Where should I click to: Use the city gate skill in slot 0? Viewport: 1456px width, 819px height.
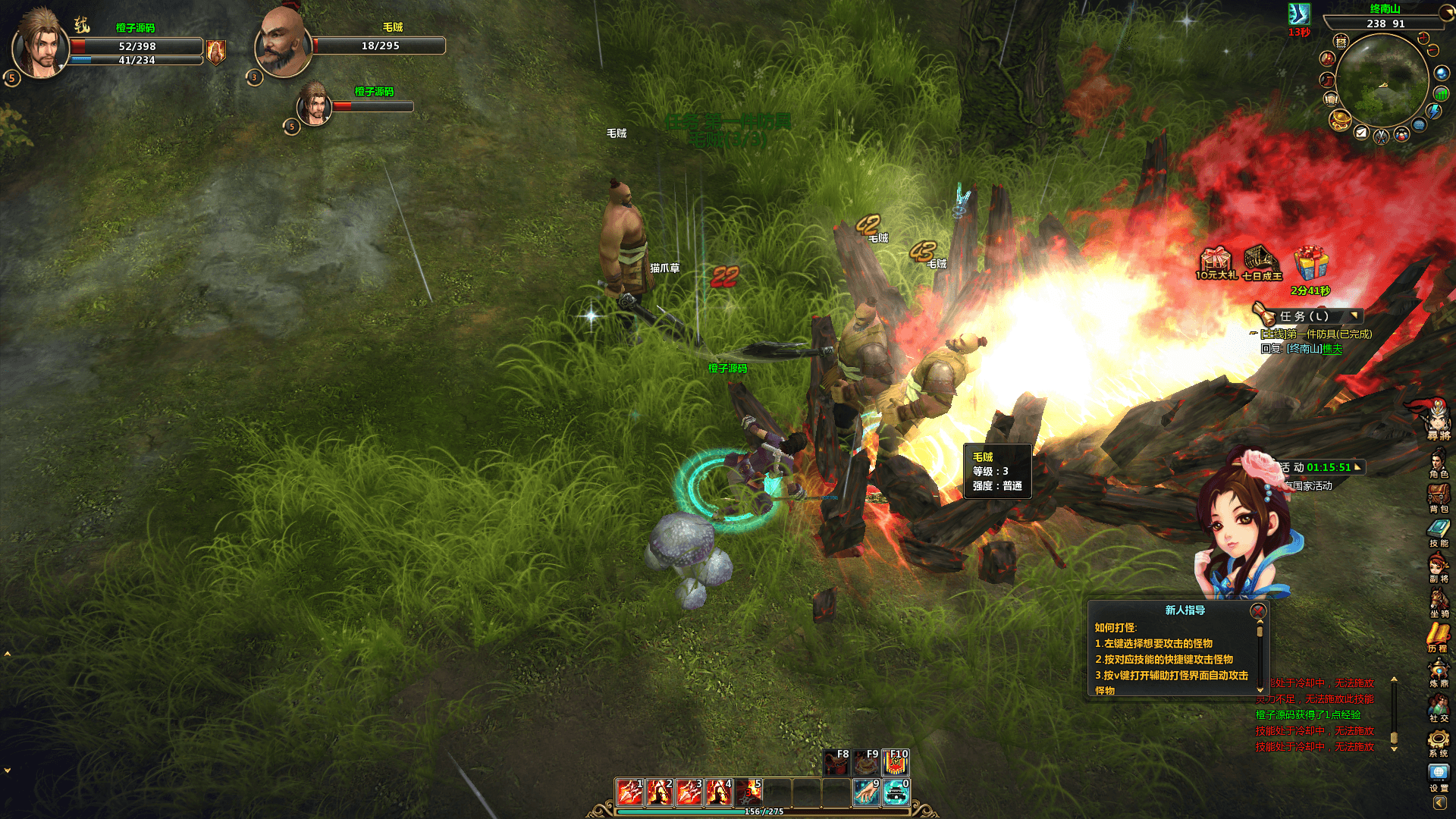896,792
